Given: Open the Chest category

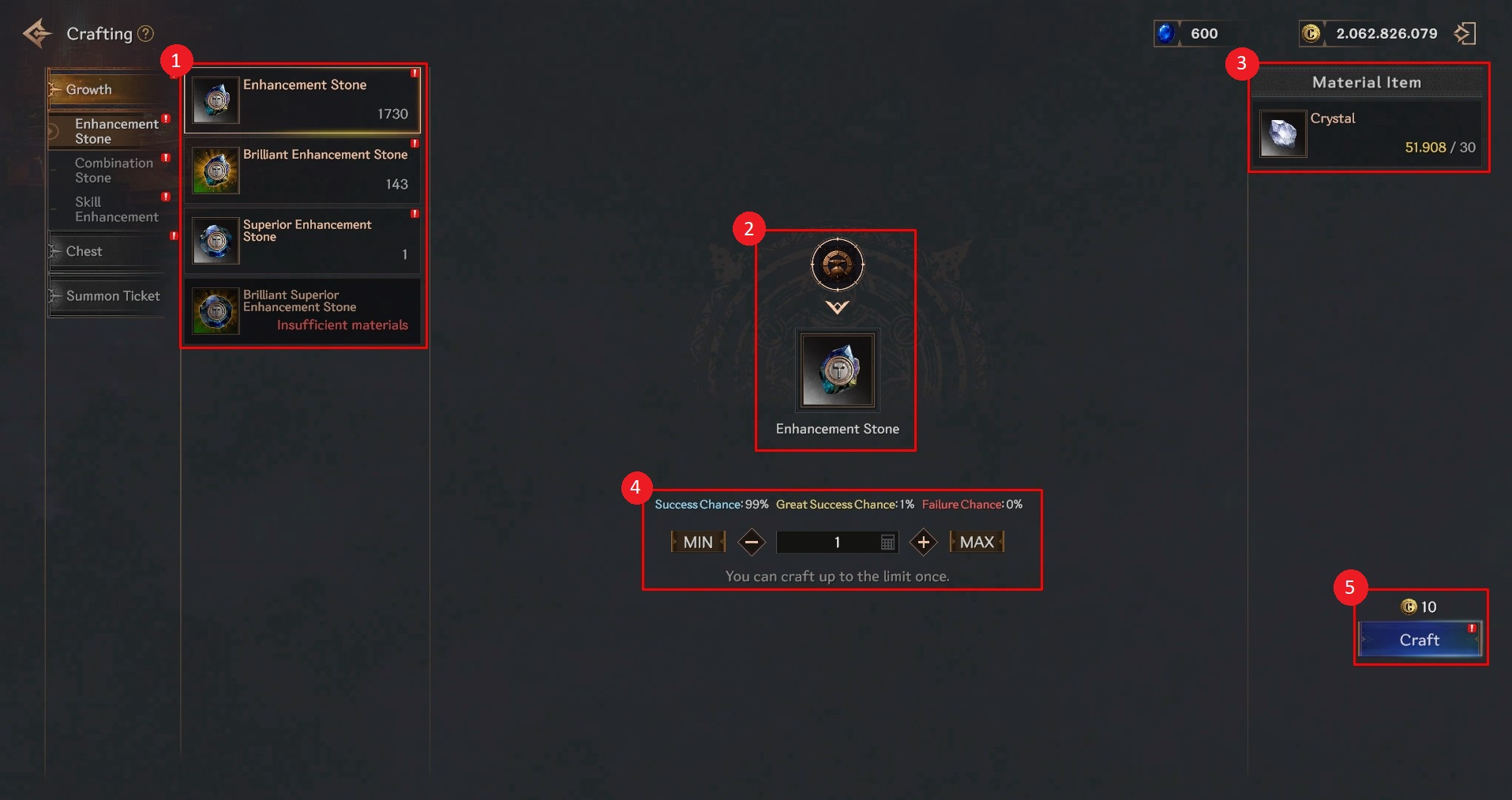Looking at the screenshot, I should point(84,251).
